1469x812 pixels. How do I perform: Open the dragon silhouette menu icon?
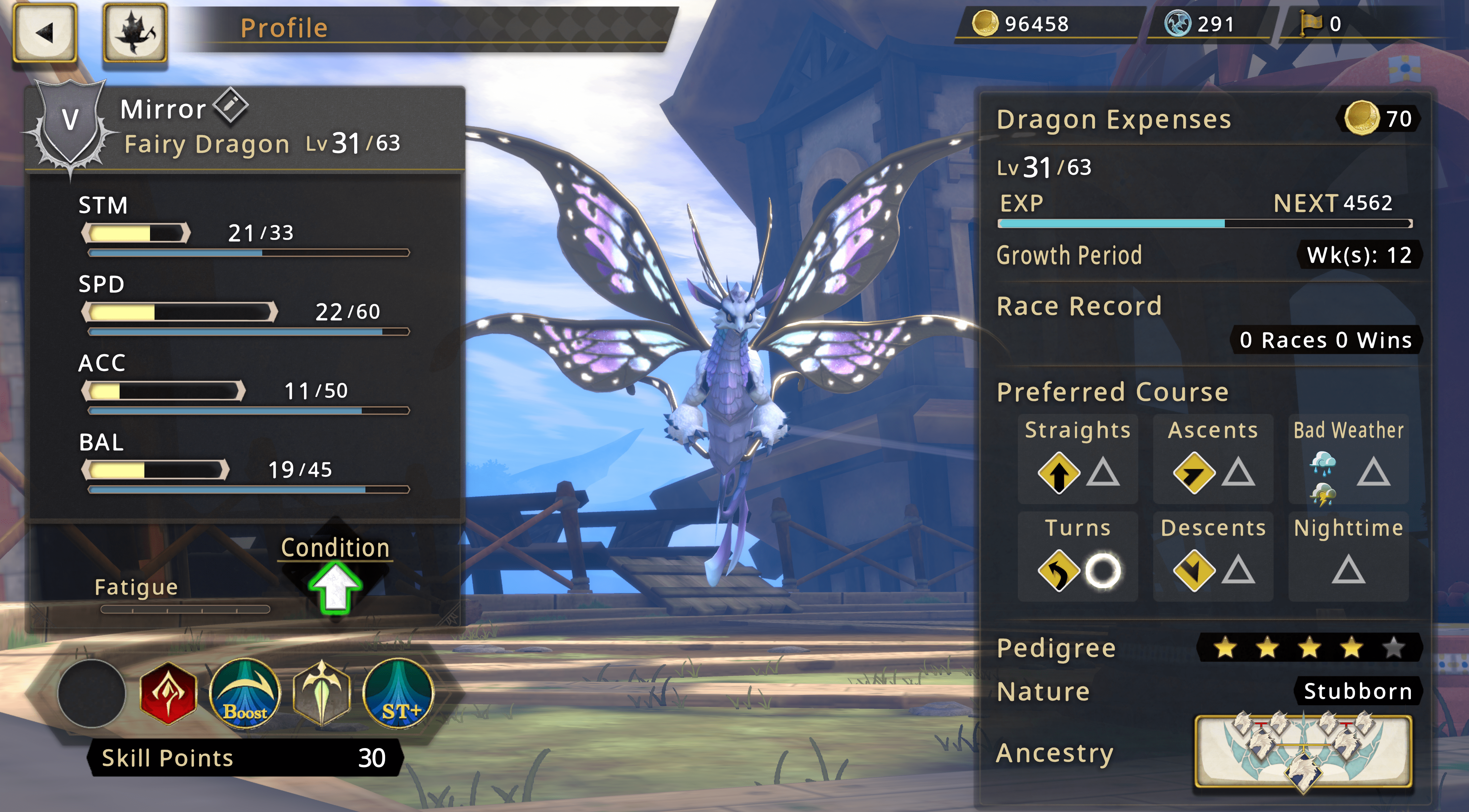click(x=135, y=32)
